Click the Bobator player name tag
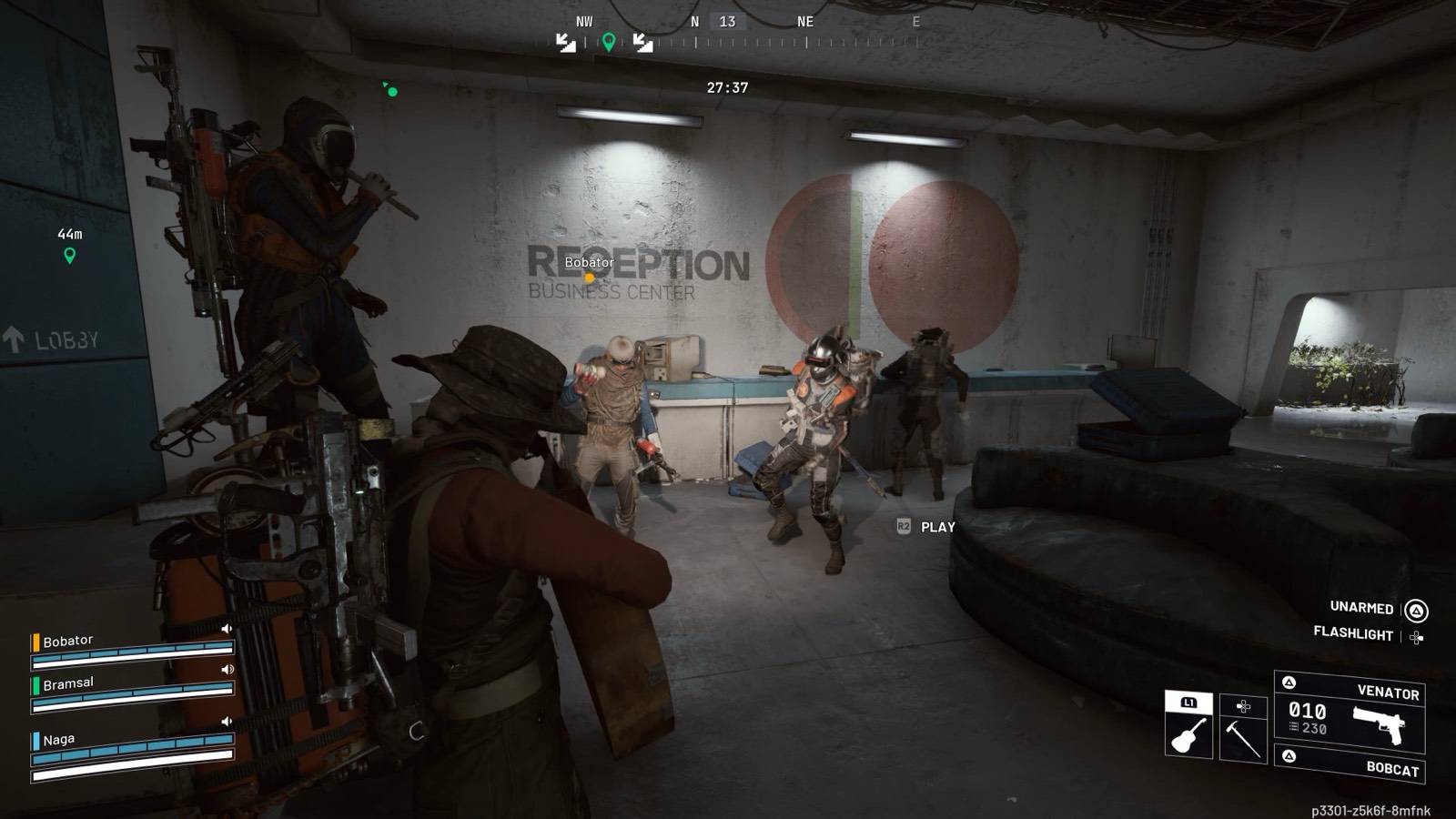This screenshot has width=1456, height=819. coord(589,262)
